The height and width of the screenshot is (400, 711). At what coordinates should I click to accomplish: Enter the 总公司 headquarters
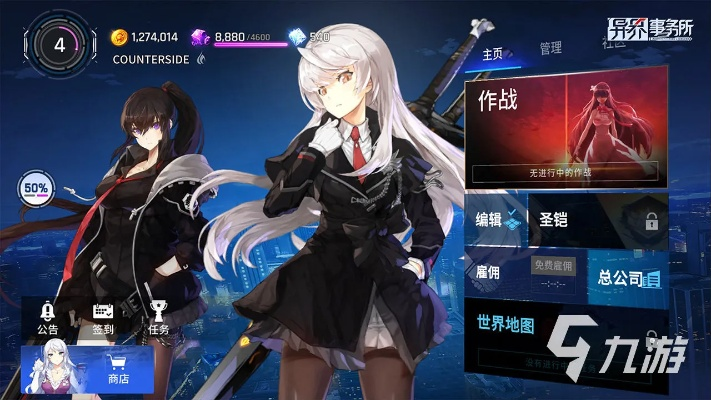coord(626,277)
